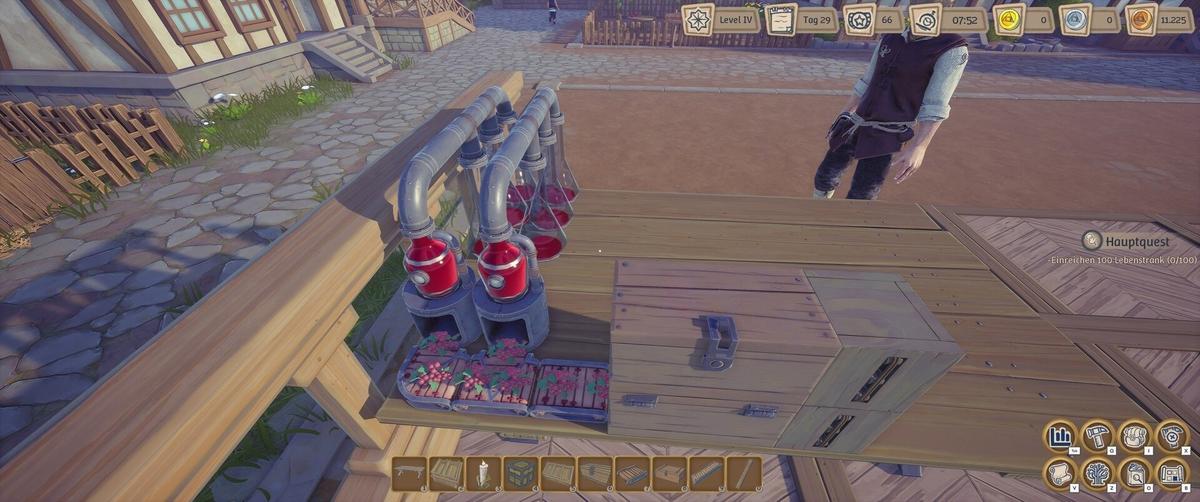Select the table hotbar slot
The image size is (1200, 502).
click(408, 473)
